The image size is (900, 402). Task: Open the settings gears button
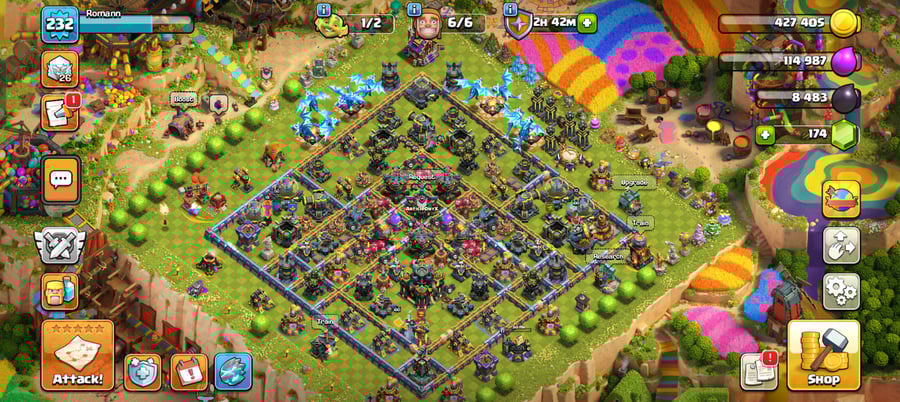[x=841, y=290]
